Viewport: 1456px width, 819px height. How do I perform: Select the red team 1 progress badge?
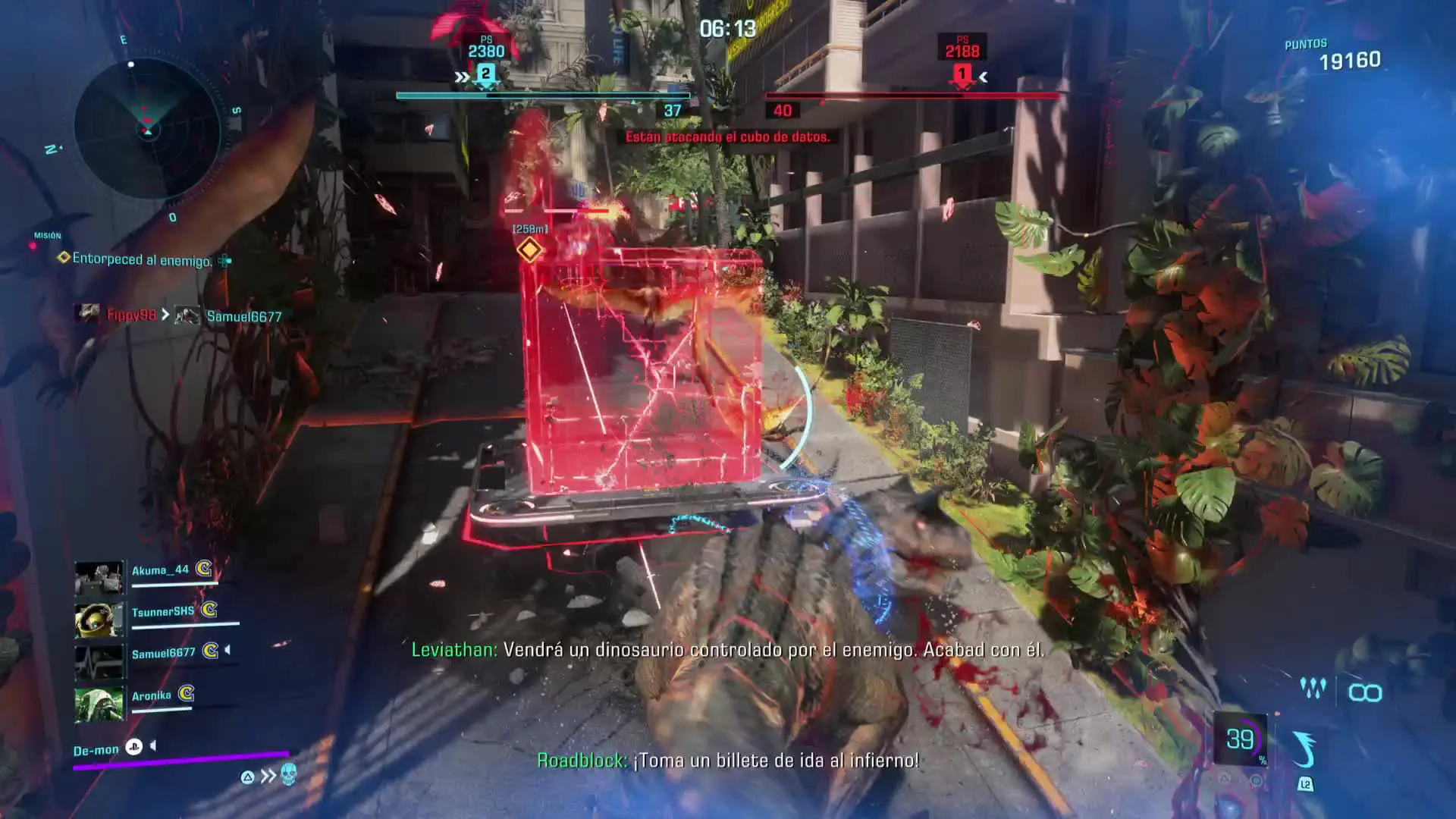pyautogui.click(x=962, y=74)
